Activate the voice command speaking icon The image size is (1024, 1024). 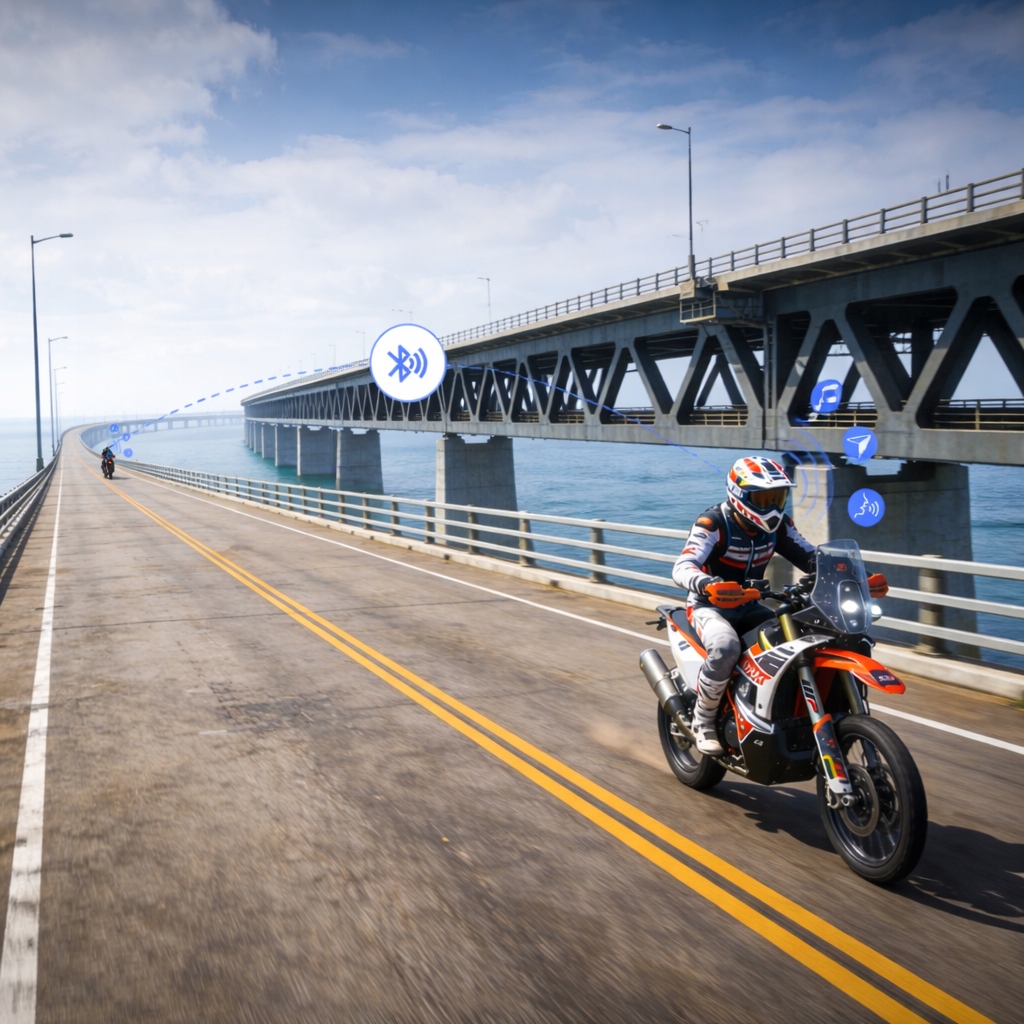pos(866,507)
